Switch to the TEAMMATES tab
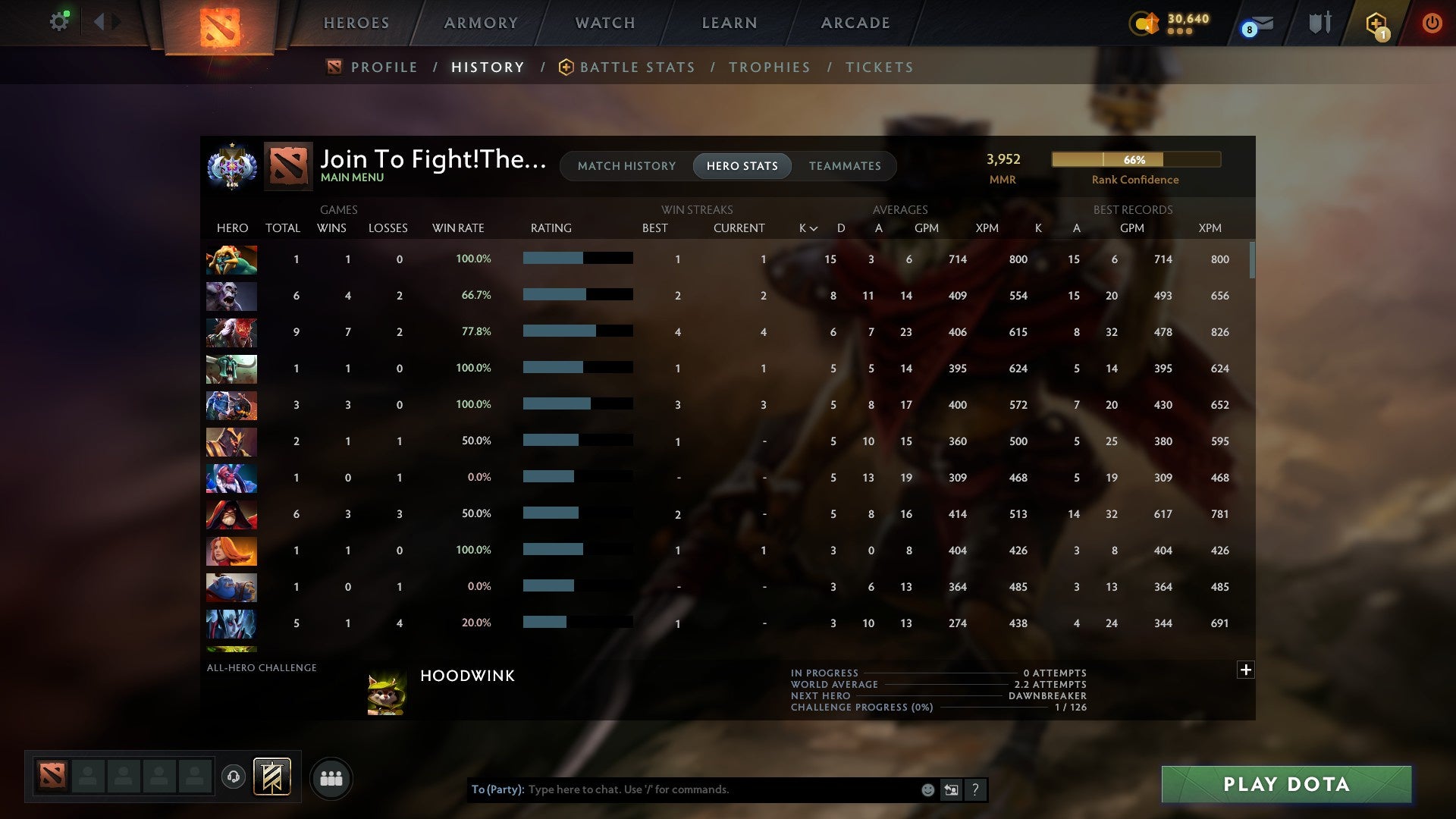Screen dimensions: 1456x819 845,166
